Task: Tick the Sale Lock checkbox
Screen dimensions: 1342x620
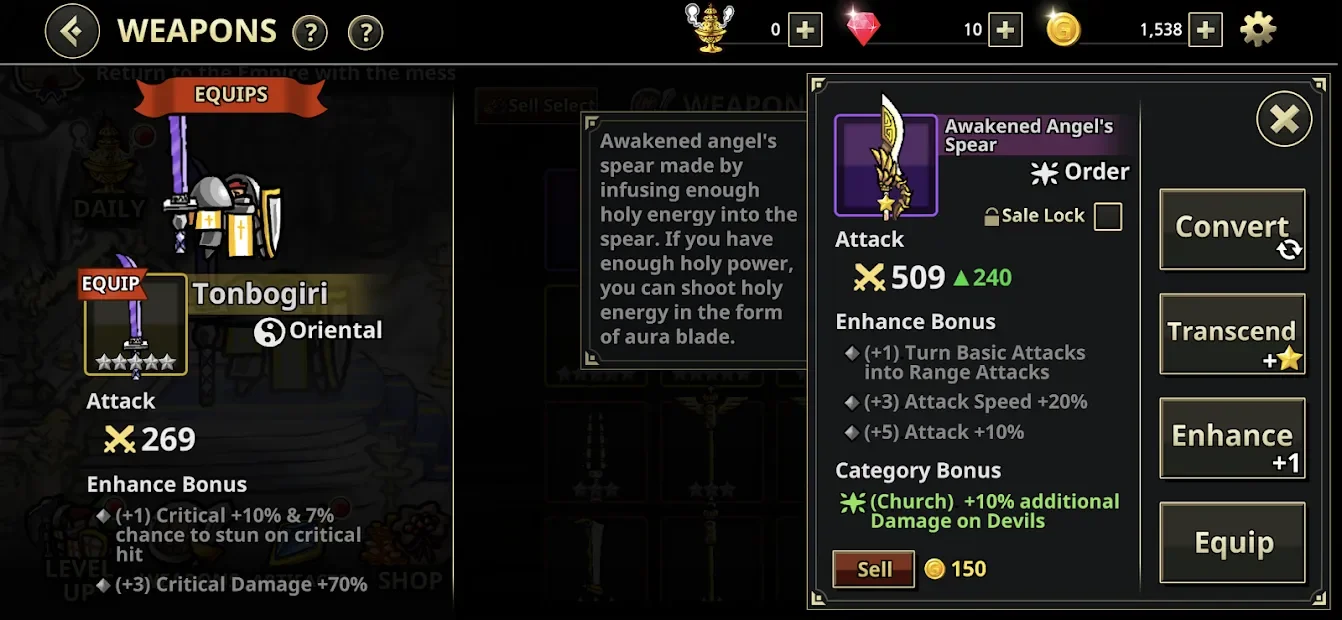Action: [1108, 216]
